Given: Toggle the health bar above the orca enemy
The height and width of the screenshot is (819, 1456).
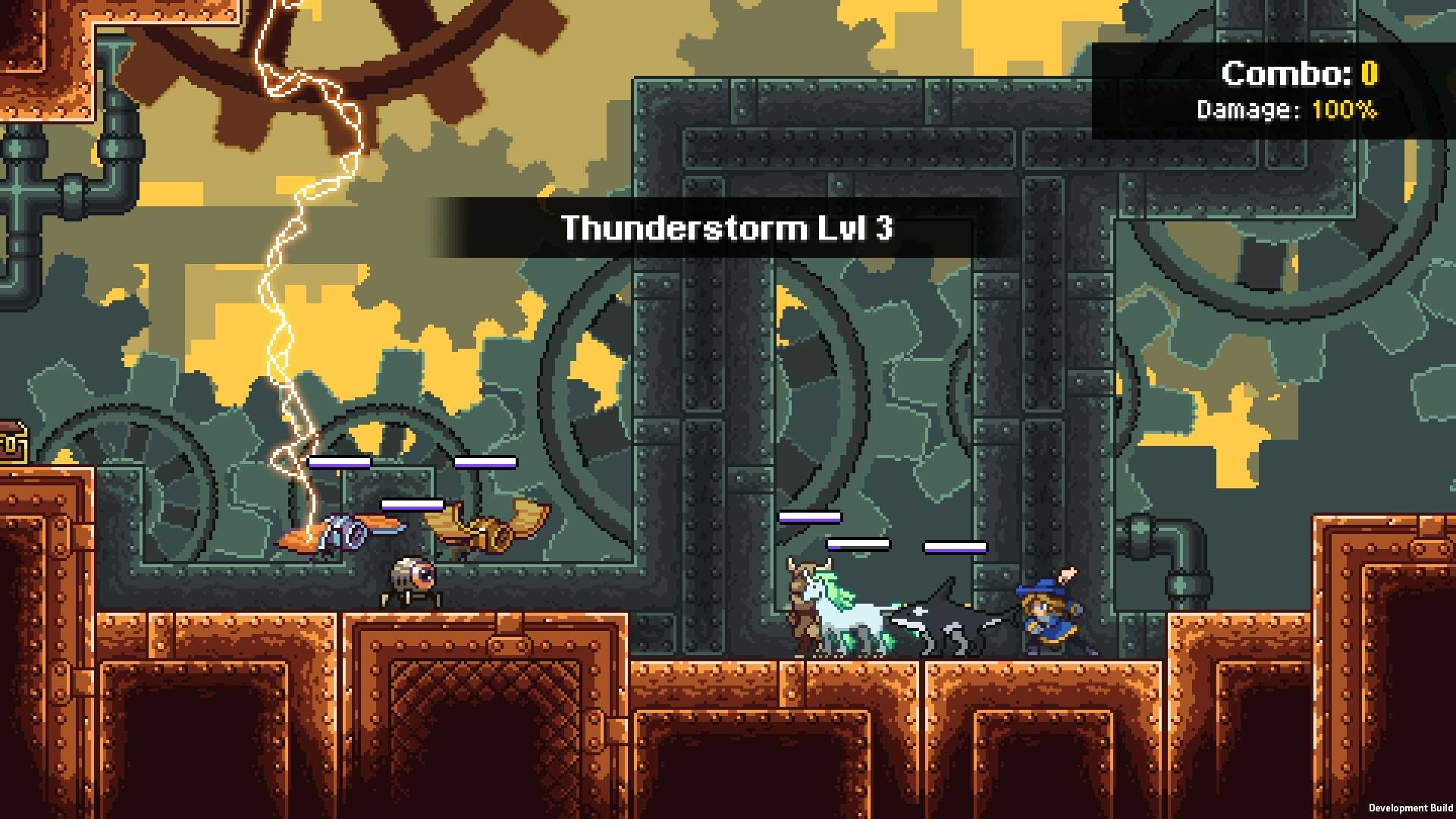Looking at the screenshot, I should (x=955, y=548).
